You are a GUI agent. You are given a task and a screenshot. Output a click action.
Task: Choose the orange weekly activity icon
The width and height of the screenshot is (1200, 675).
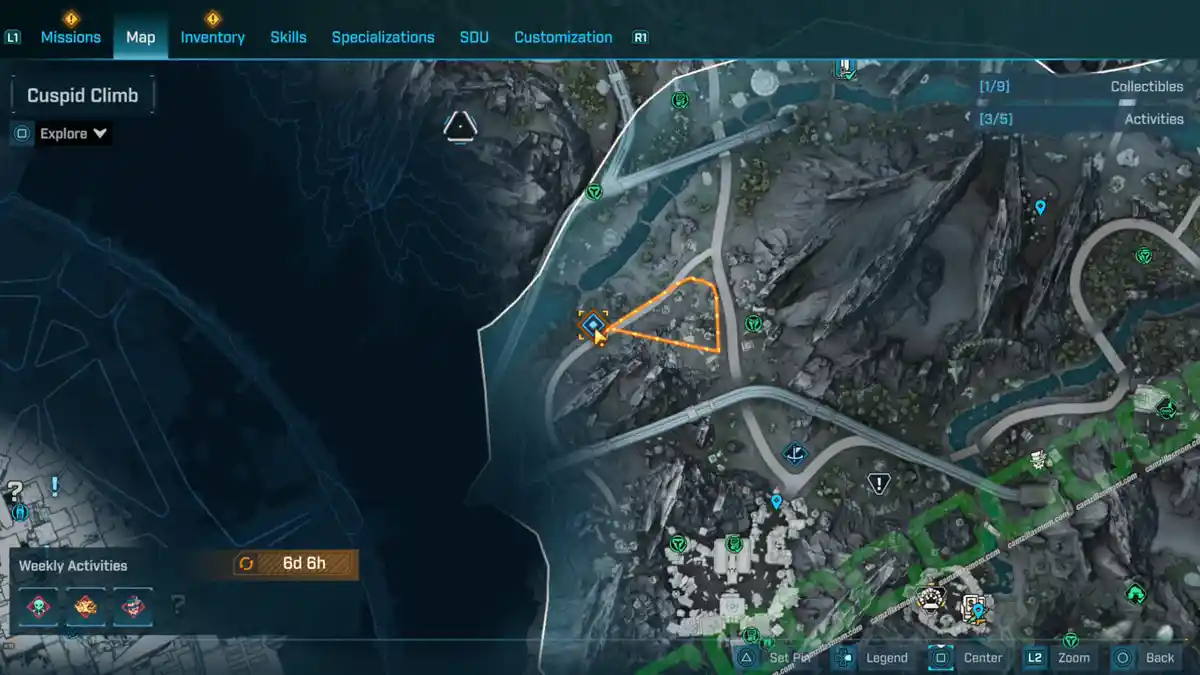pyautogui.click(x=85, y=605)
